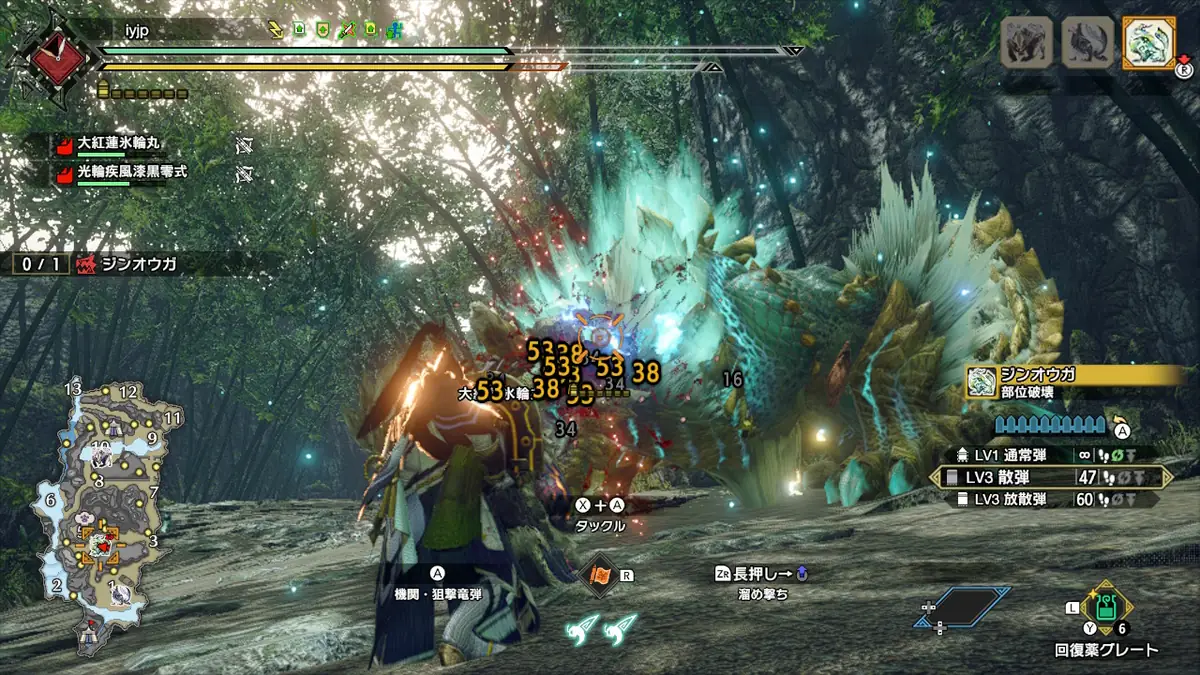The image size is (1200, 675).
Task: Select buddy 大紅蓮氷輪丸 in the party list
Action: click(110, 145)
